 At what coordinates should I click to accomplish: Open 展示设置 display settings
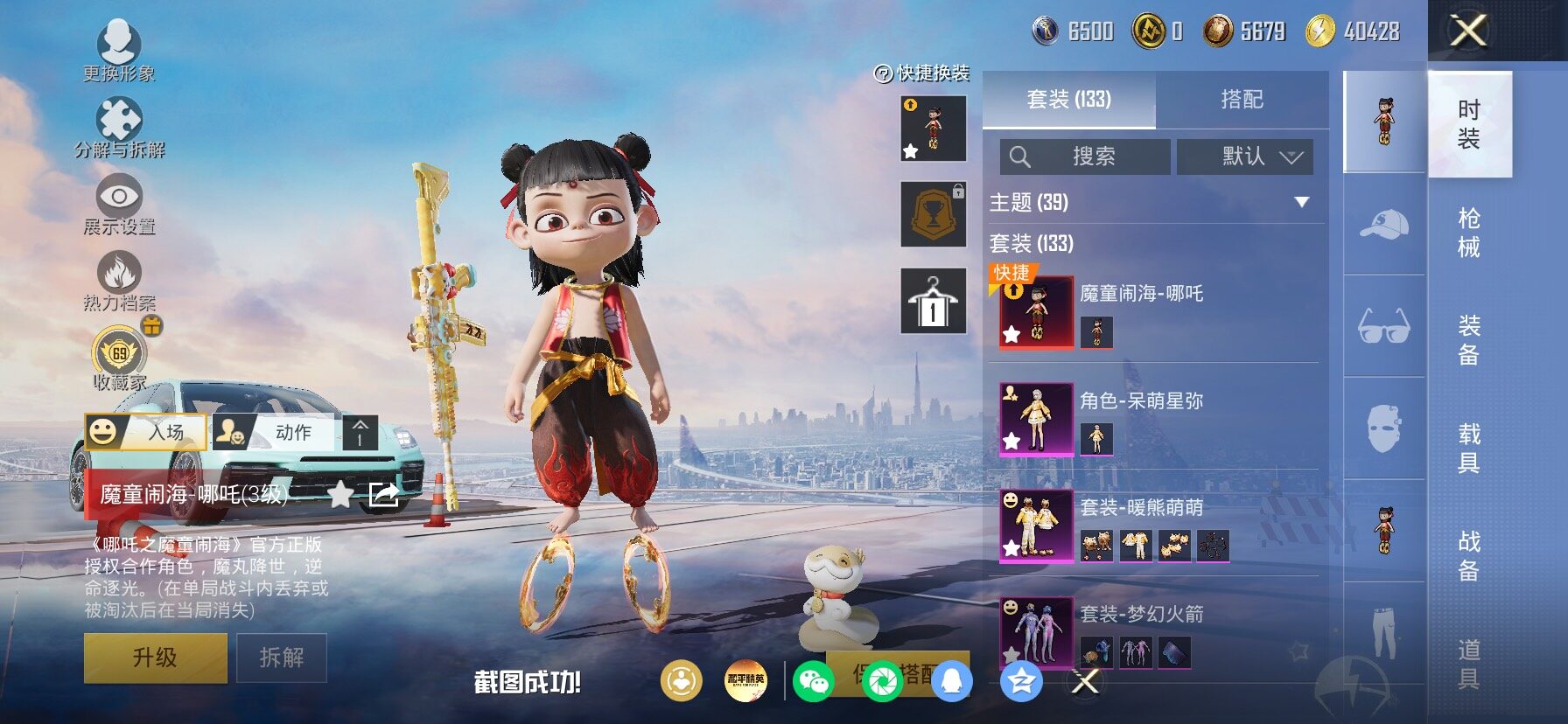(x=119, y=205)
